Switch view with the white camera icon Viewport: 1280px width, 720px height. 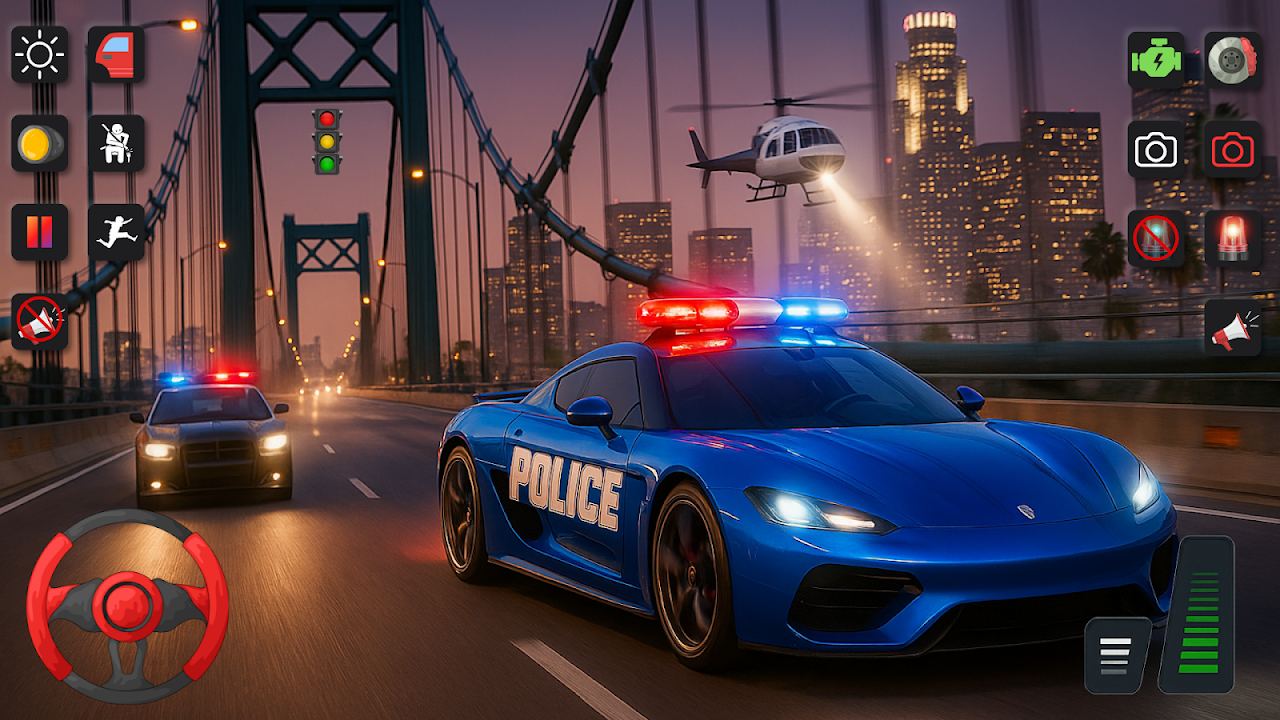tap(1156, 150)
